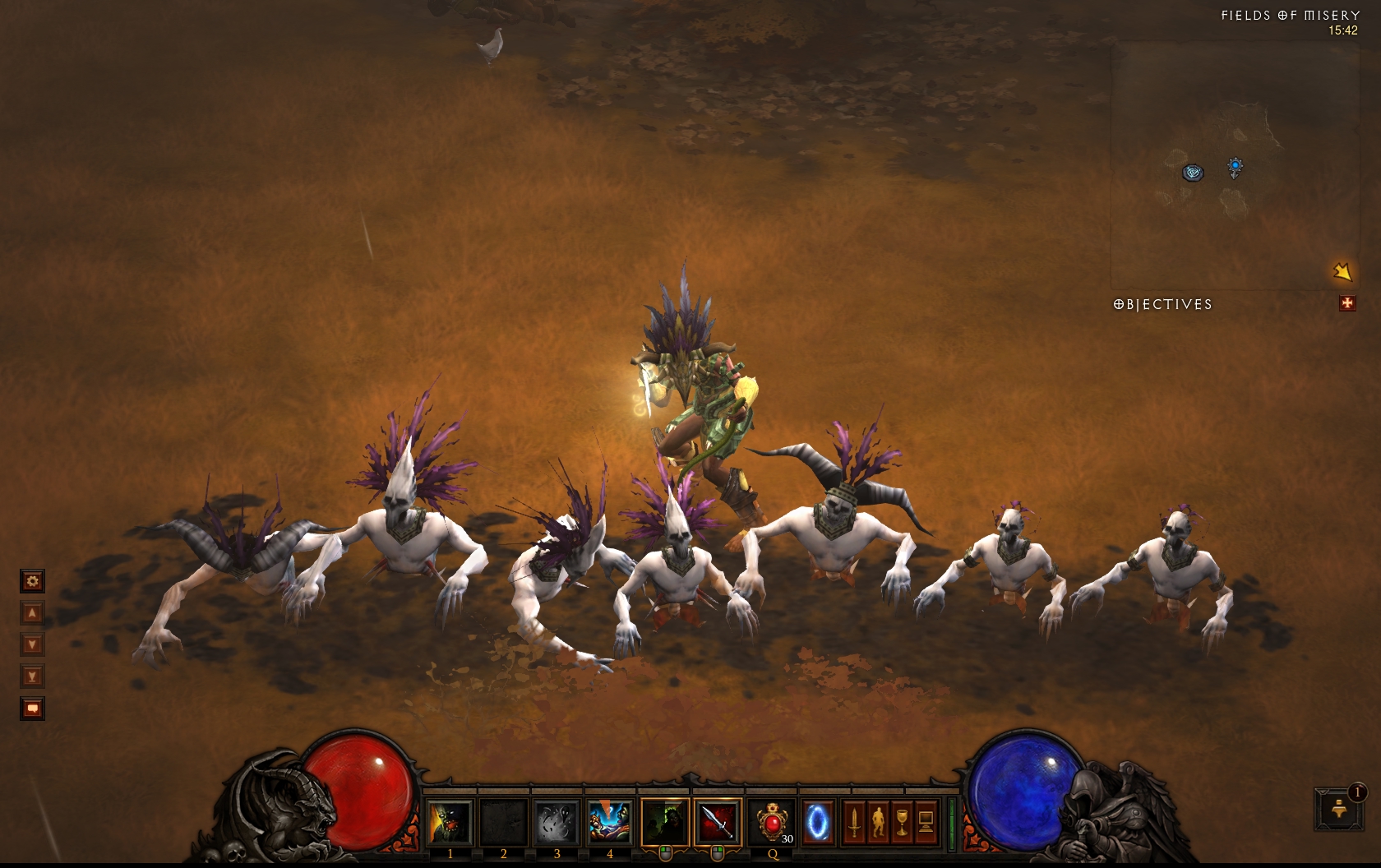Drink the red health potion
Viewport: 1381px width, 868px height.
click(772, 822)
